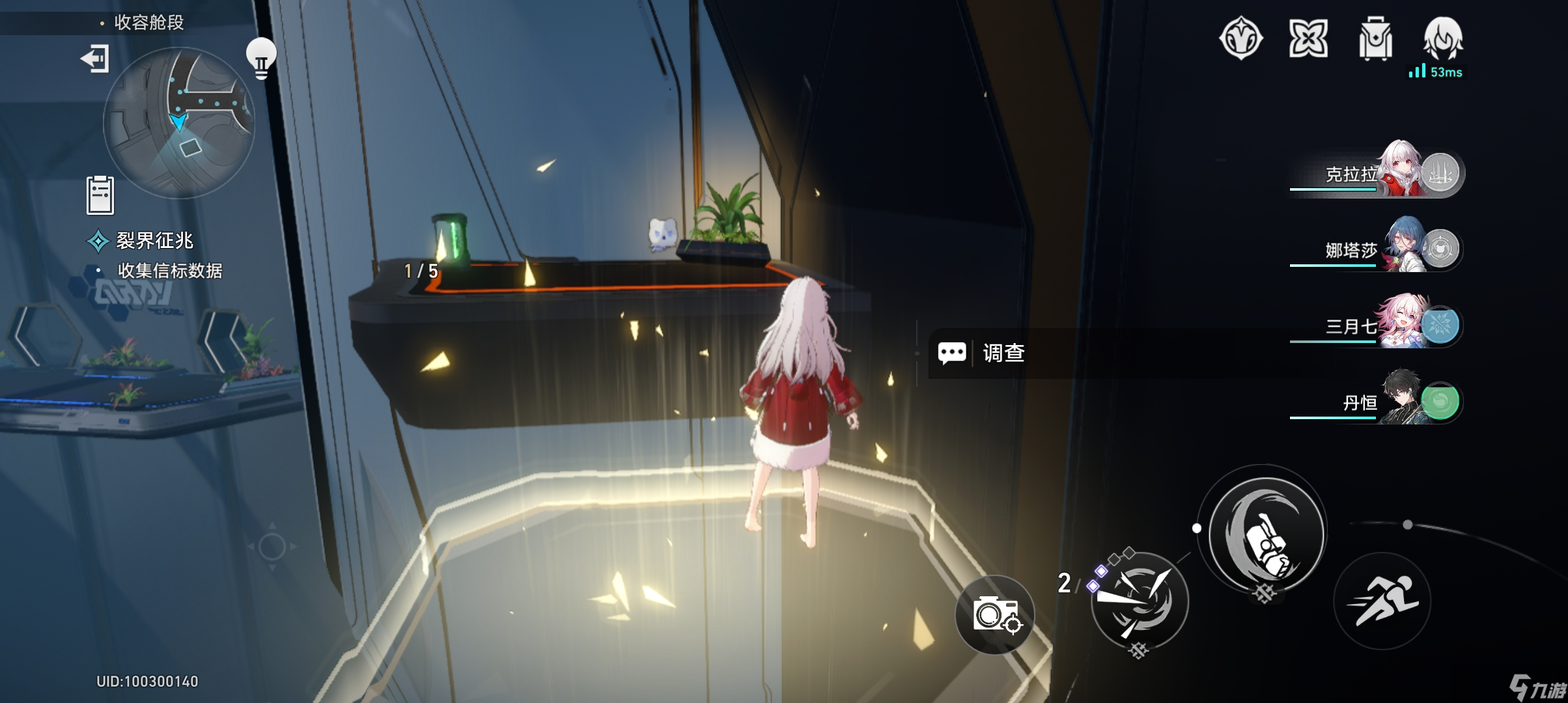Open the clipboard mission log icon
Image resolution: width=1568 pixels, height=703 pixels.
(x=100, y=195)
